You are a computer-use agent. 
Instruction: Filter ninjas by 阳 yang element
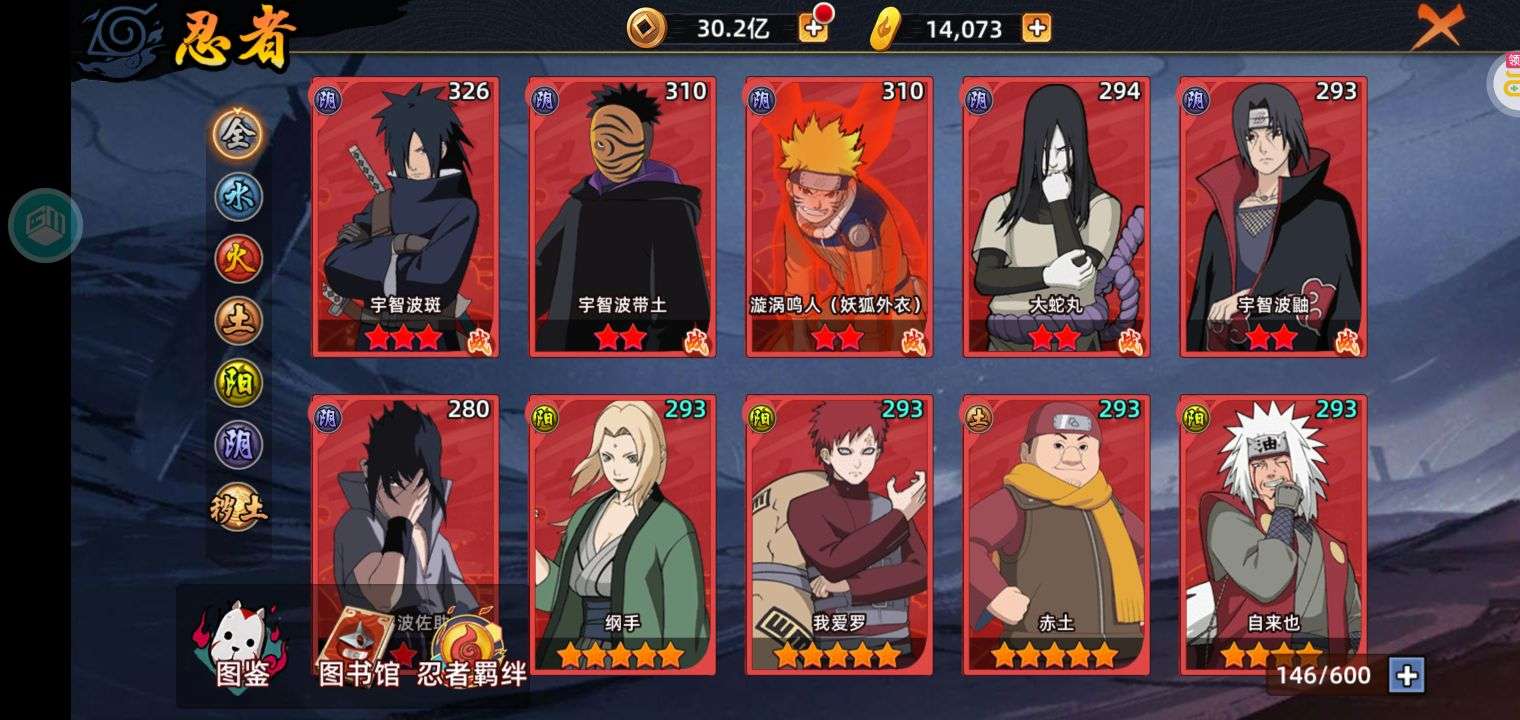(x=238, y=383)
